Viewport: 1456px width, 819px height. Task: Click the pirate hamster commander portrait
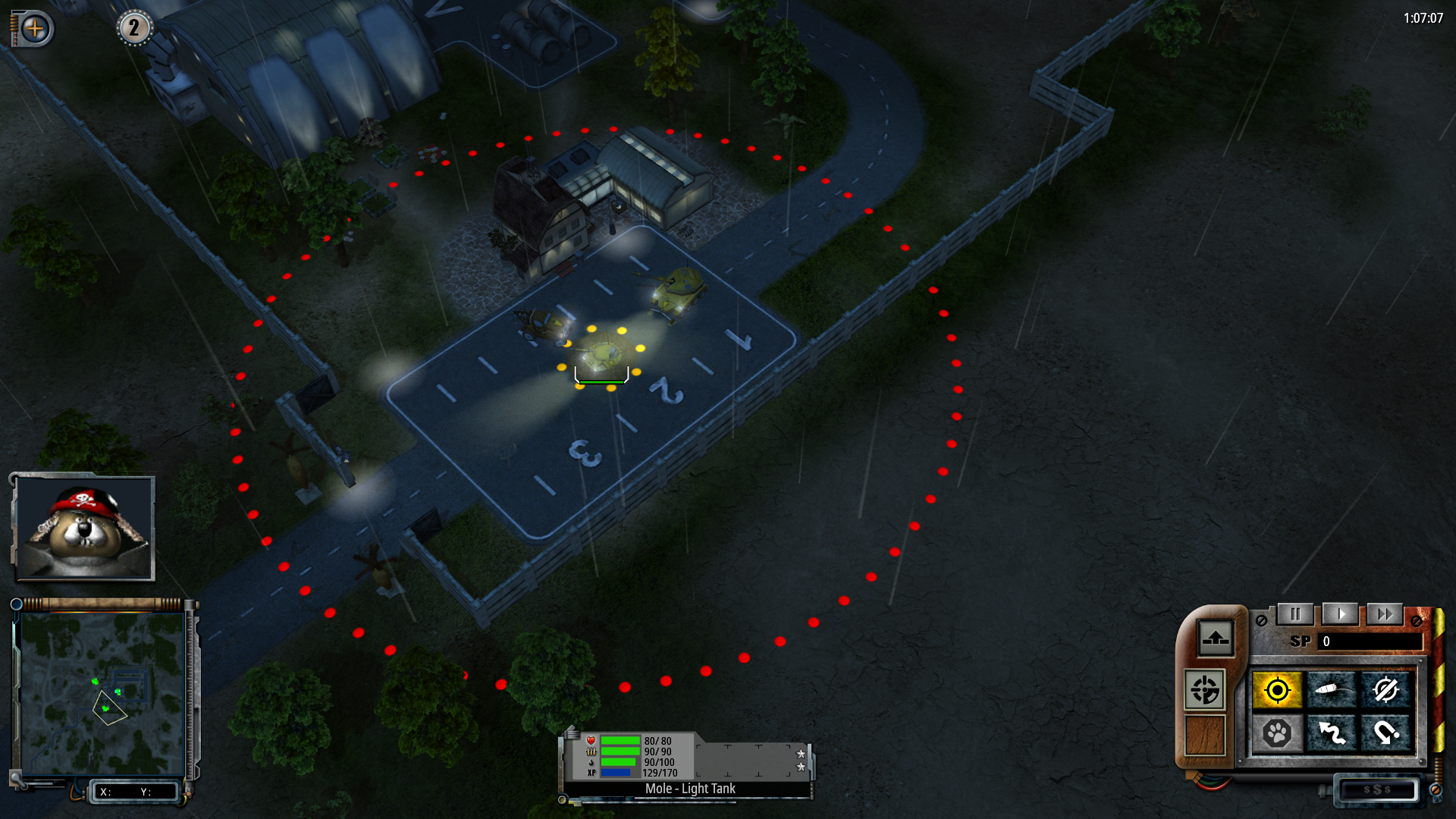84,529
